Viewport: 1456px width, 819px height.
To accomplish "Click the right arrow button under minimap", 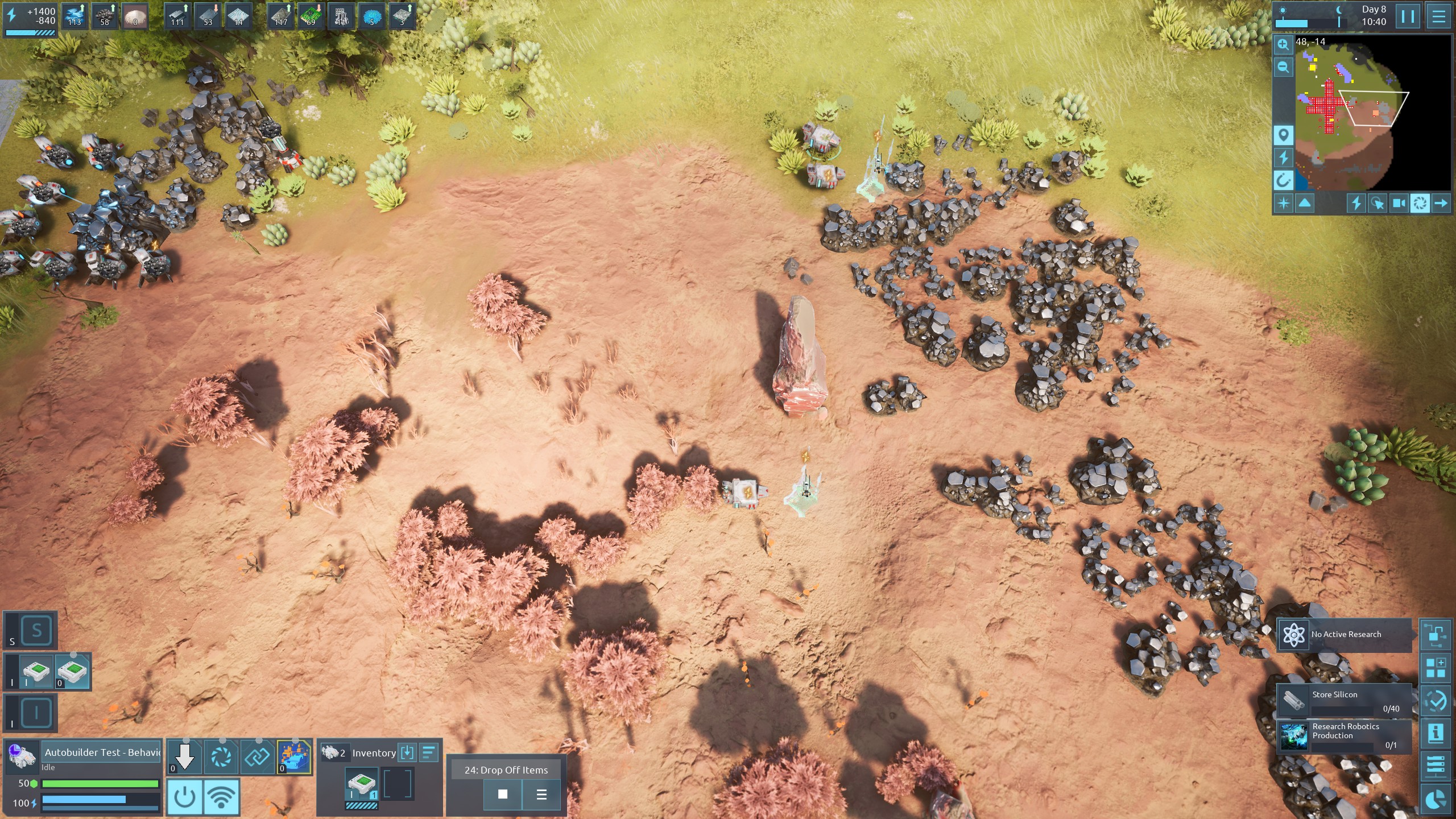I will [x=1441, y=203].
